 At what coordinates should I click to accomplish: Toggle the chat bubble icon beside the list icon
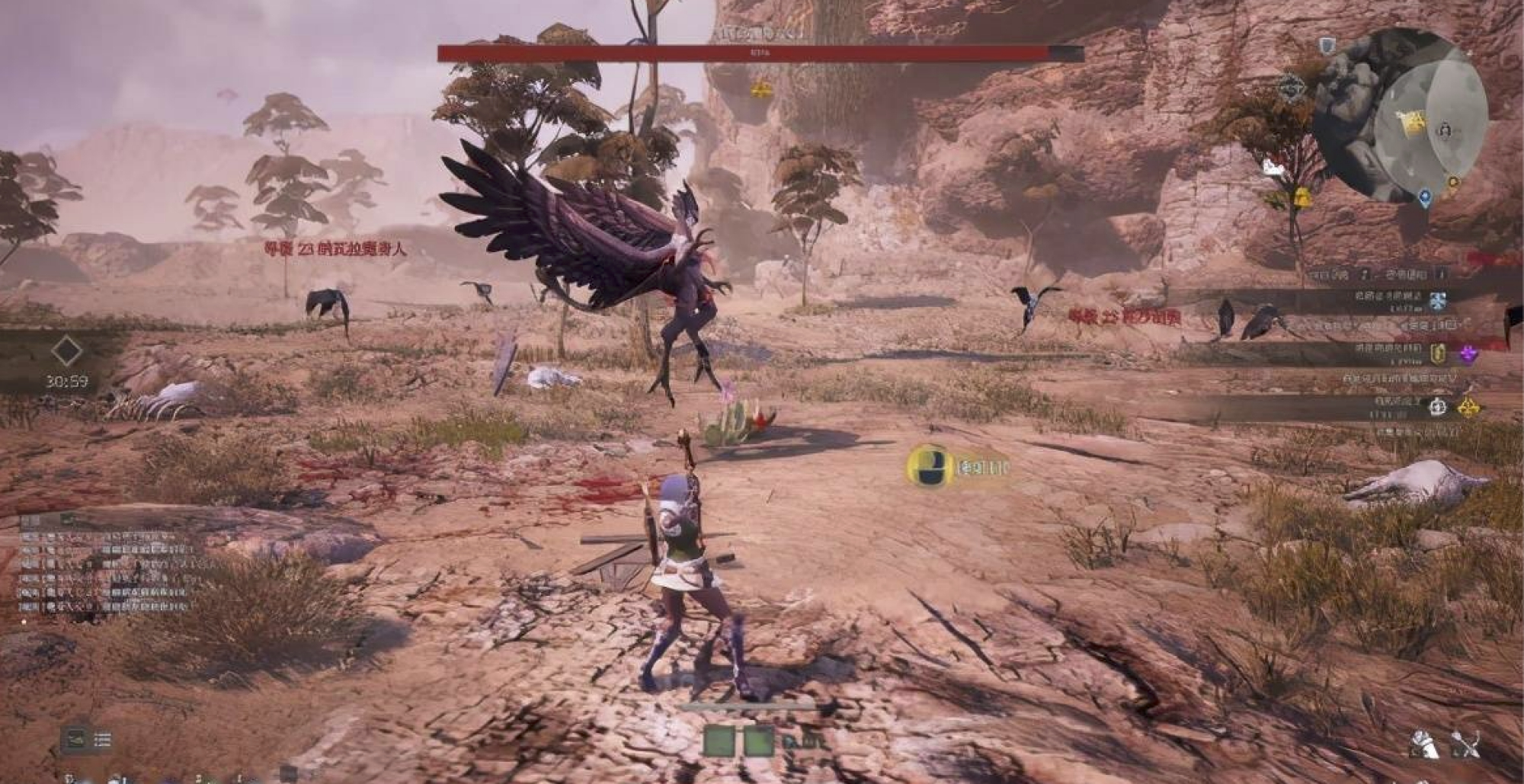tap(76, 739)
